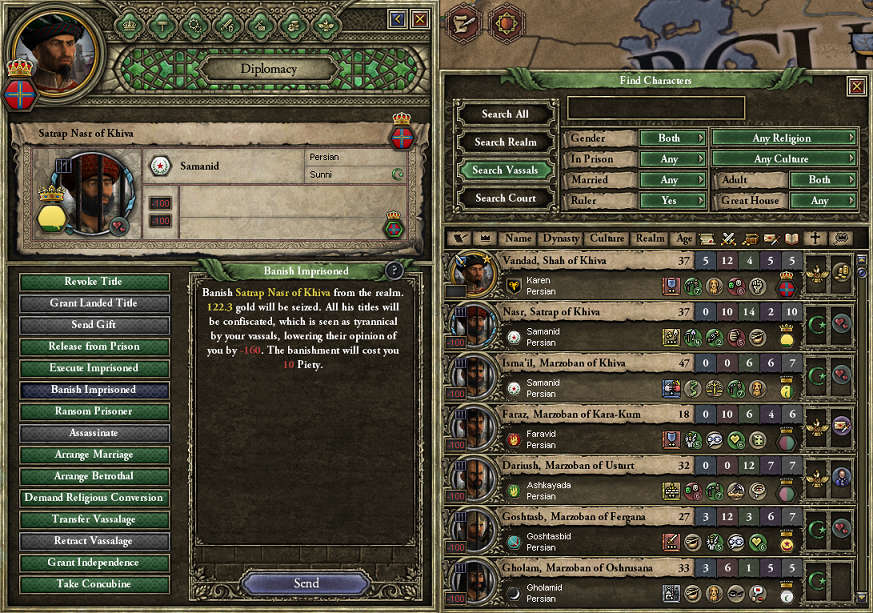Switch to Search Realm filter
The height and width of the screenshot is (613, 873).
505,142
